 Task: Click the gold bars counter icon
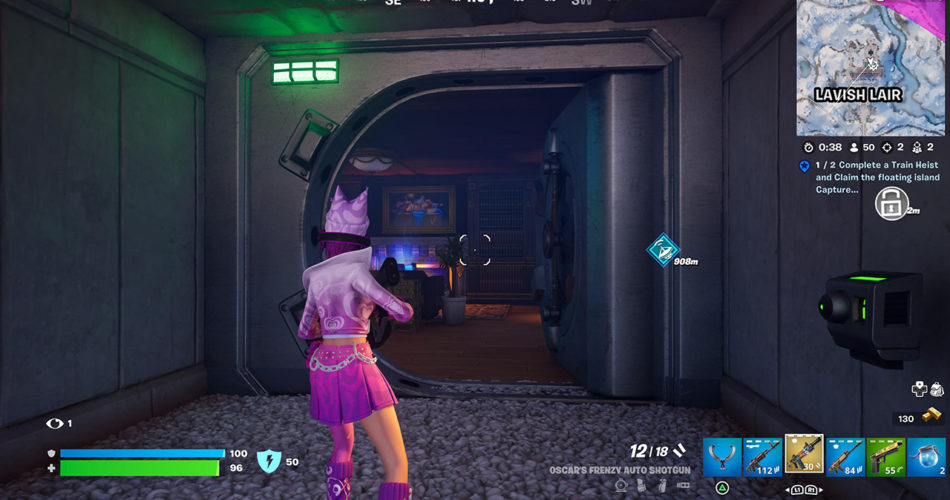pos(931,417)
